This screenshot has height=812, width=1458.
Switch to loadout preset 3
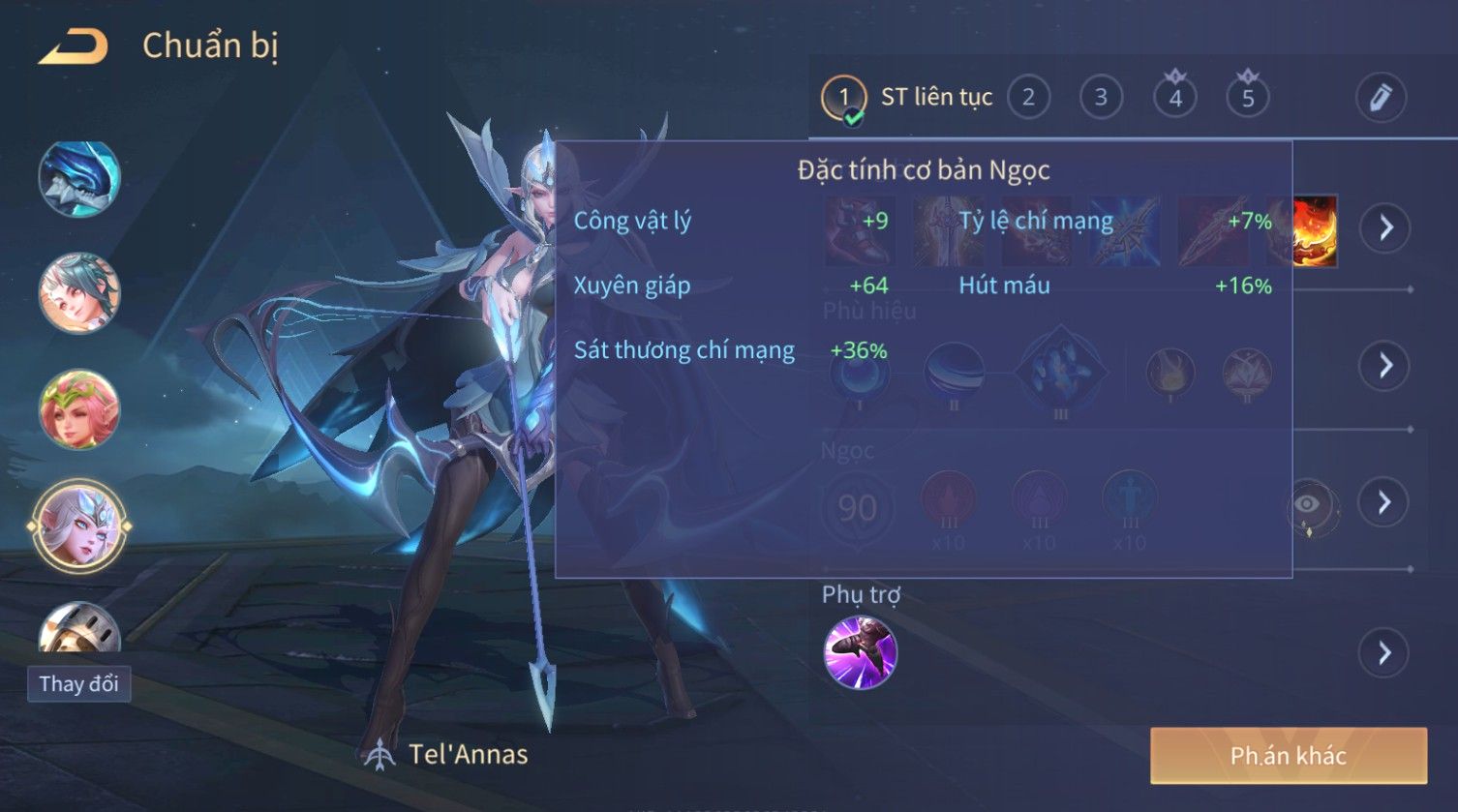[x=1101, y=97]
